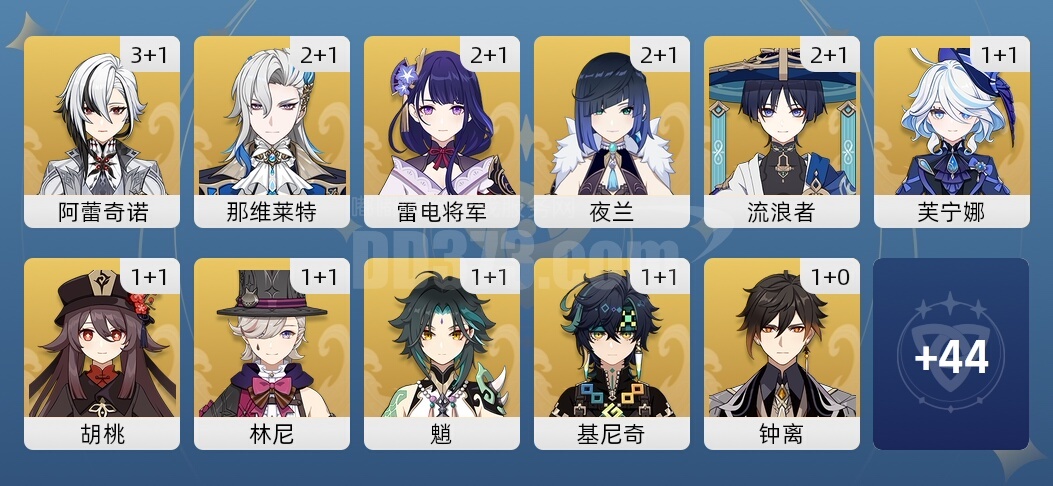Select the 阿蕾奇诺 character card
Screen dimensions: 1053x486
[102, 132]
